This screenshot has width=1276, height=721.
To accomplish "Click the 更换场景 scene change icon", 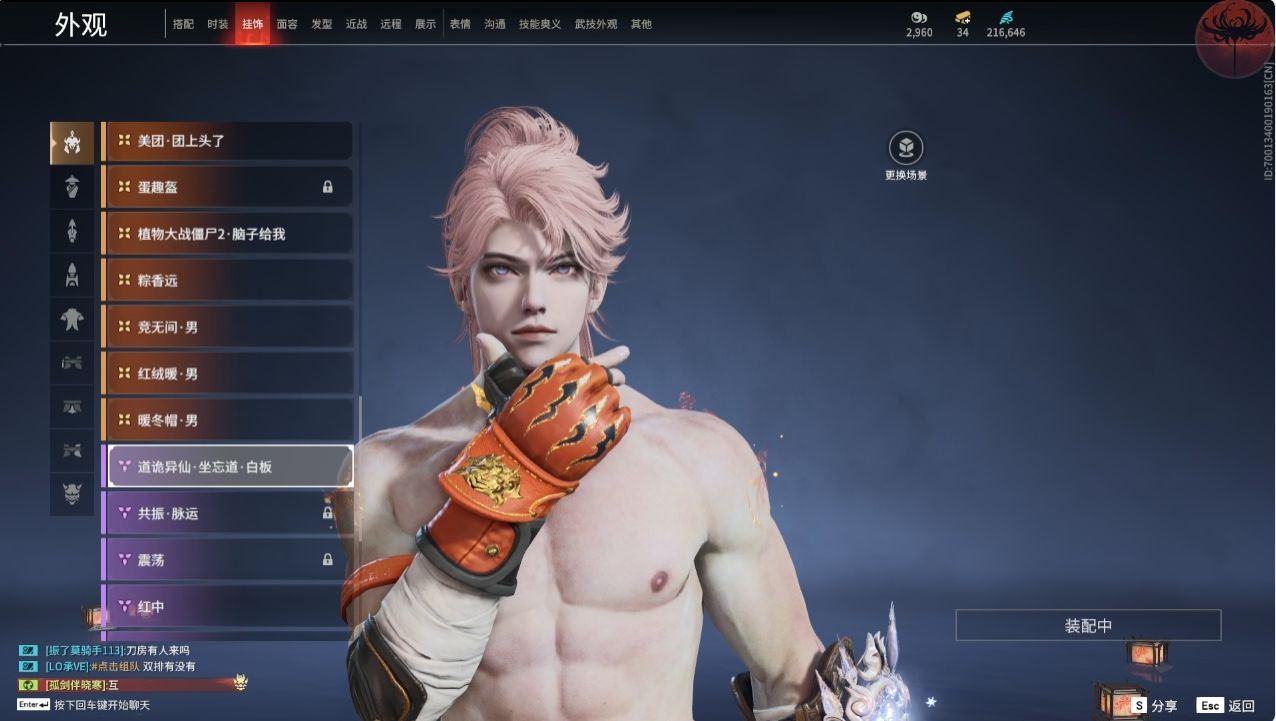I will coord(906,149).
